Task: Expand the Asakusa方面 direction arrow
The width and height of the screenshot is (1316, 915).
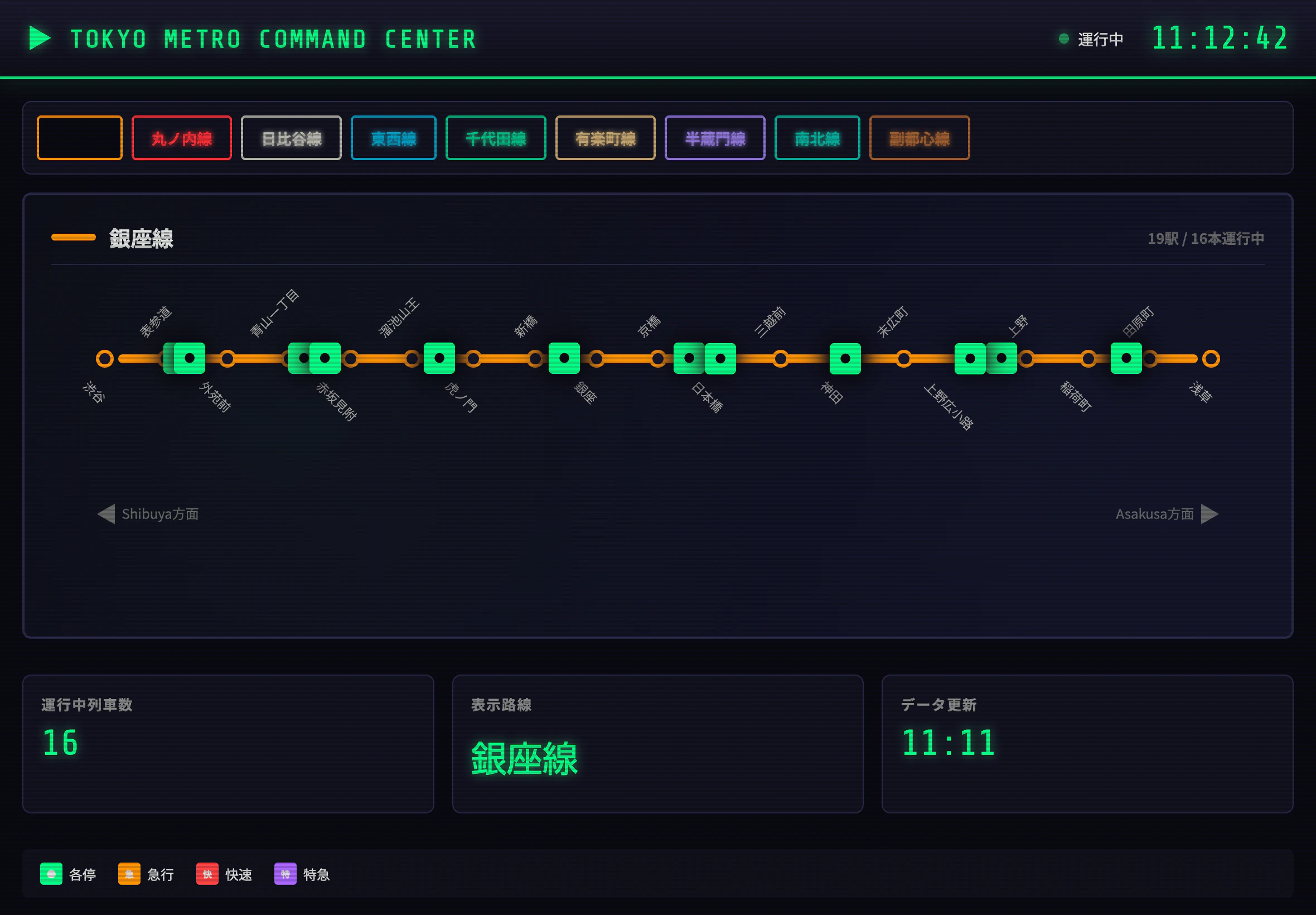Action: click(x=1211, y=514)
